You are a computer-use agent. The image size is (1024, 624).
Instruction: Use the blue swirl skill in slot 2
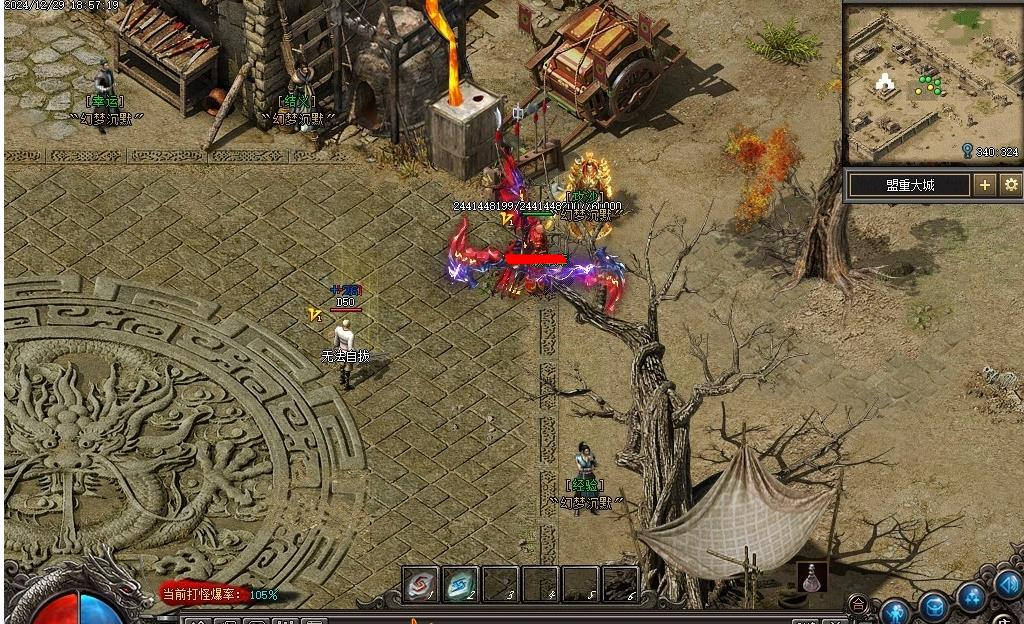click(461, 584)
